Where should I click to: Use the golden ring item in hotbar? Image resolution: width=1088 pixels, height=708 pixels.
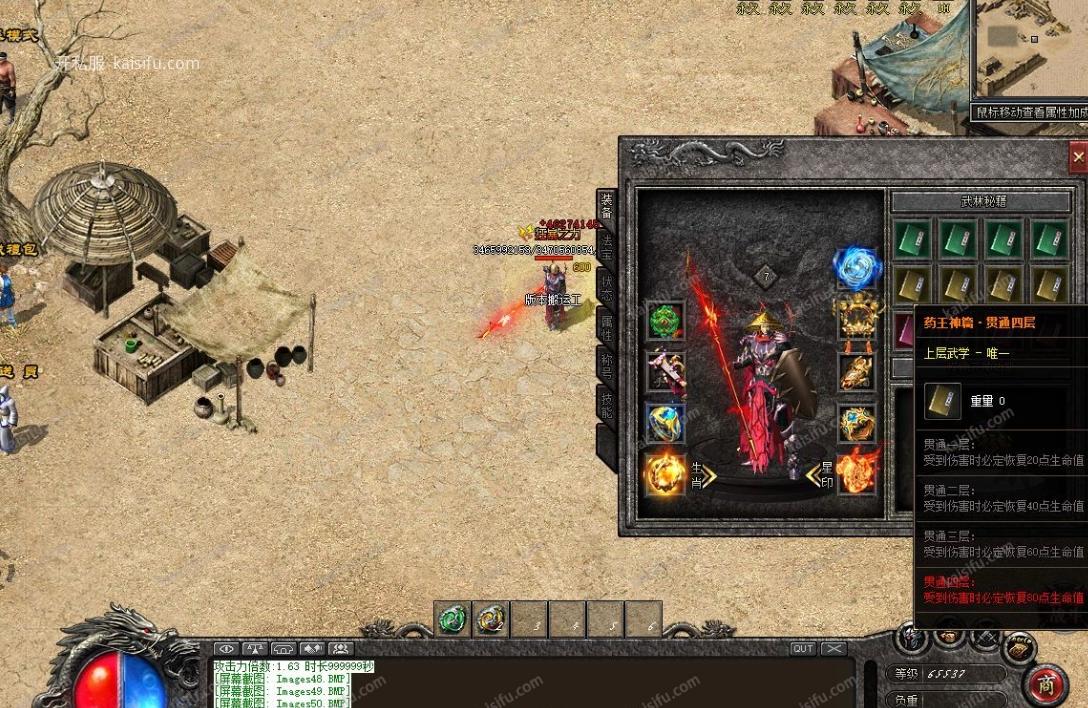click(x=491, y=619)
